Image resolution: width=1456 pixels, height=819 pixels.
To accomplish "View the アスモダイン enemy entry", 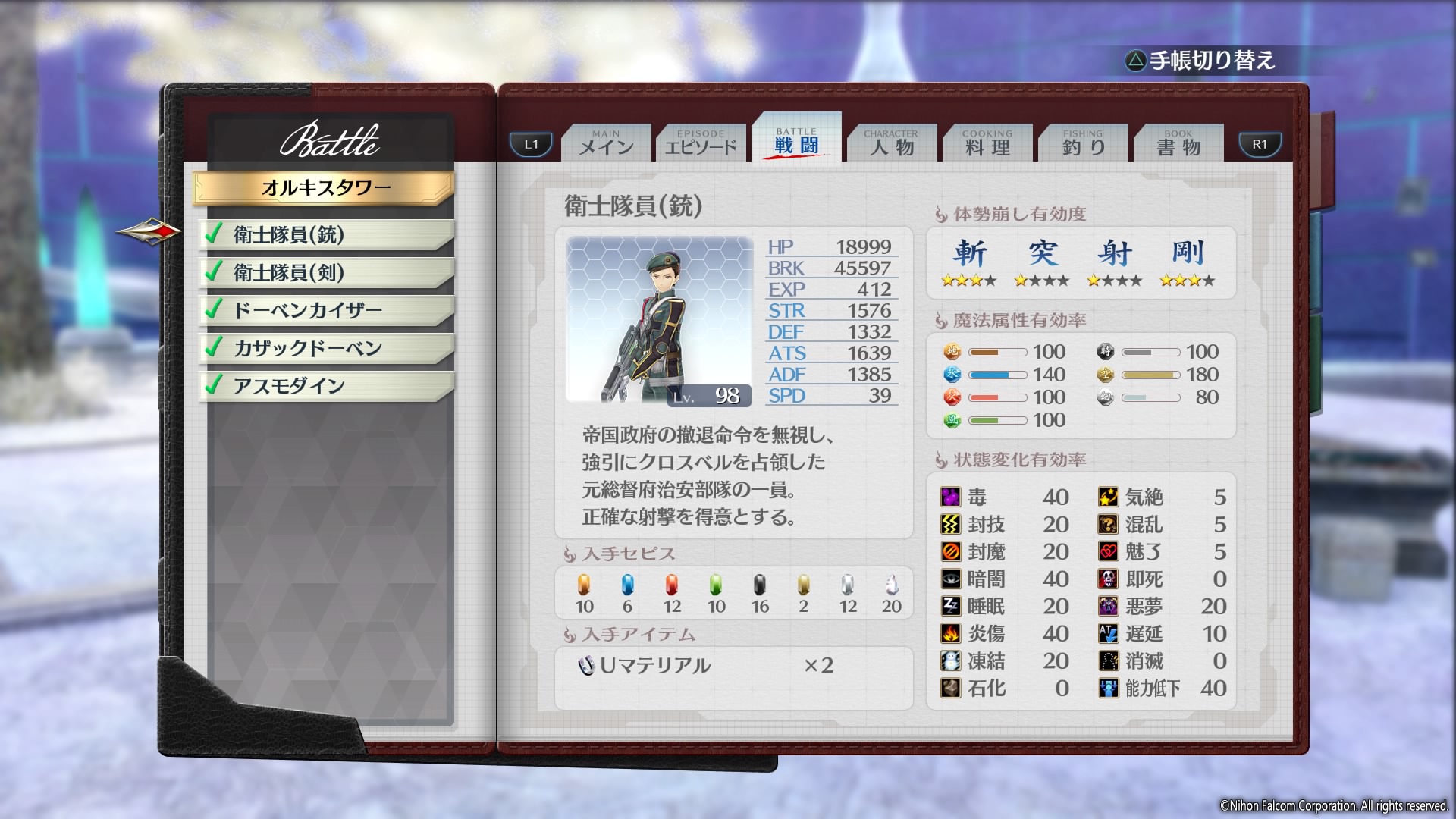I will 326,386.
